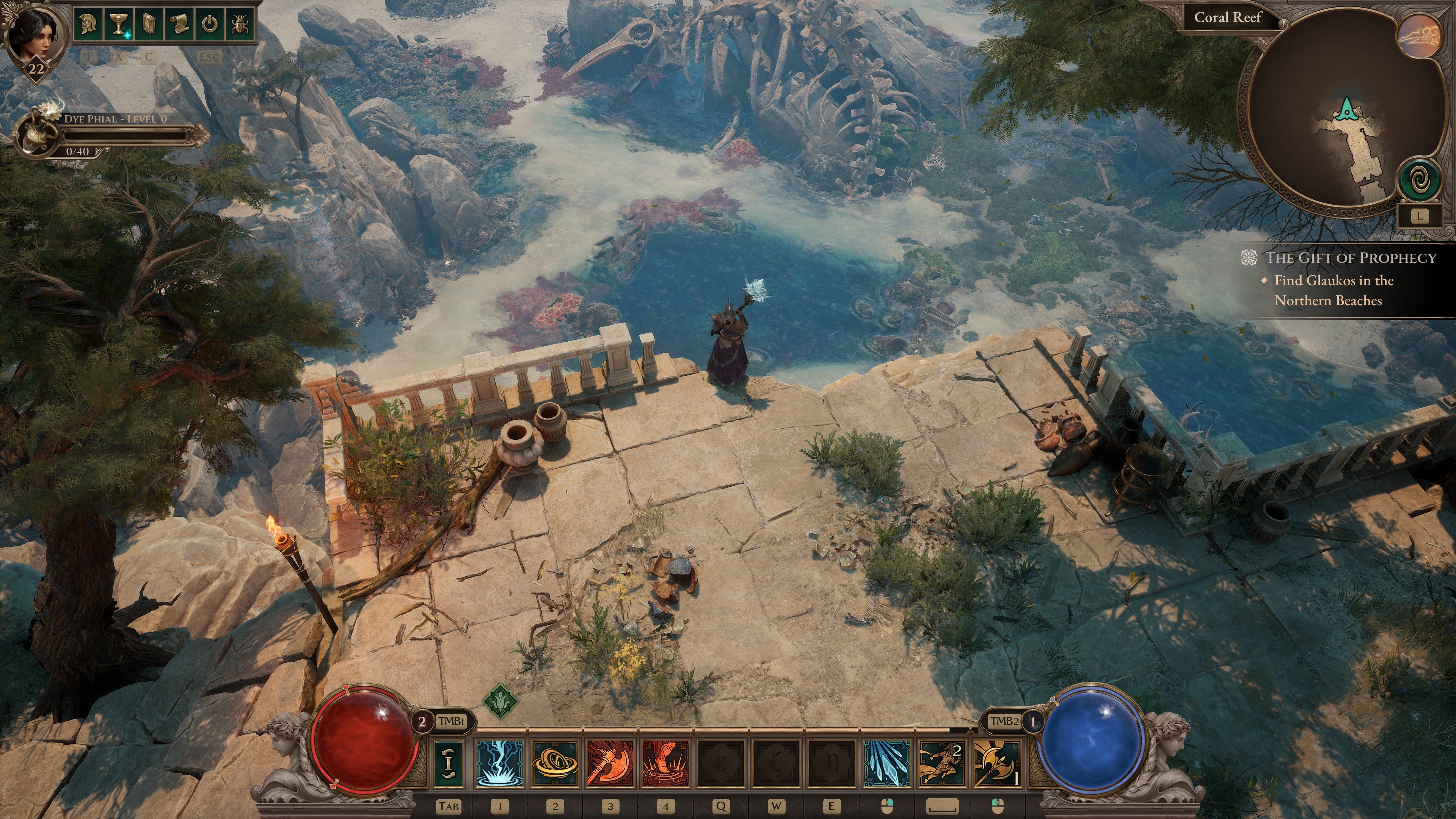Open the golden chalice menu icon
Image resolution: width=1456 pixels, height=819 pixels.
118,25
